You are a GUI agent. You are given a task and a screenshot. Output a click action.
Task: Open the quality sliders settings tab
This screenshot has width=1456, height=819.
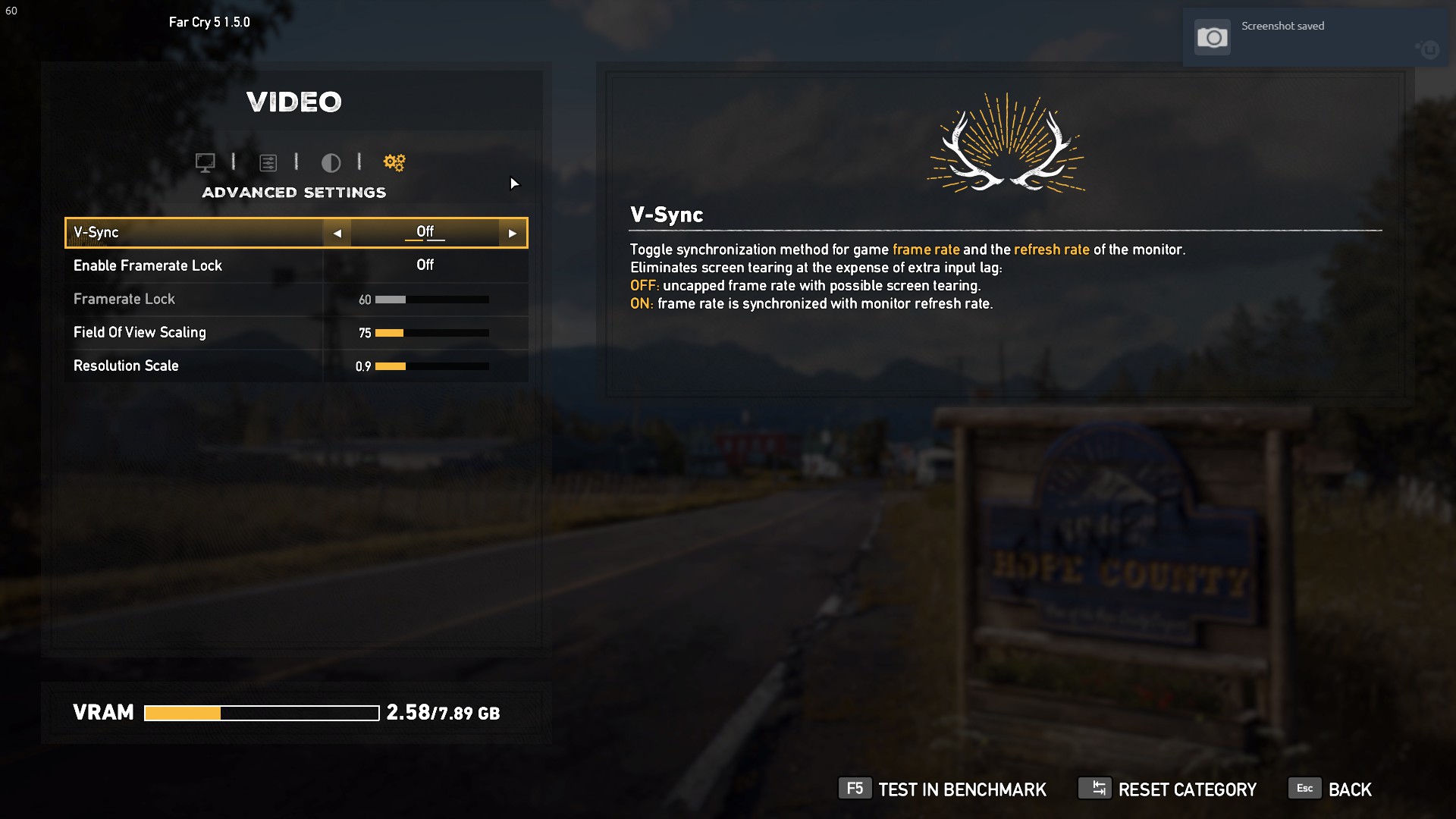pyautogui.click(x=268, y=162)
